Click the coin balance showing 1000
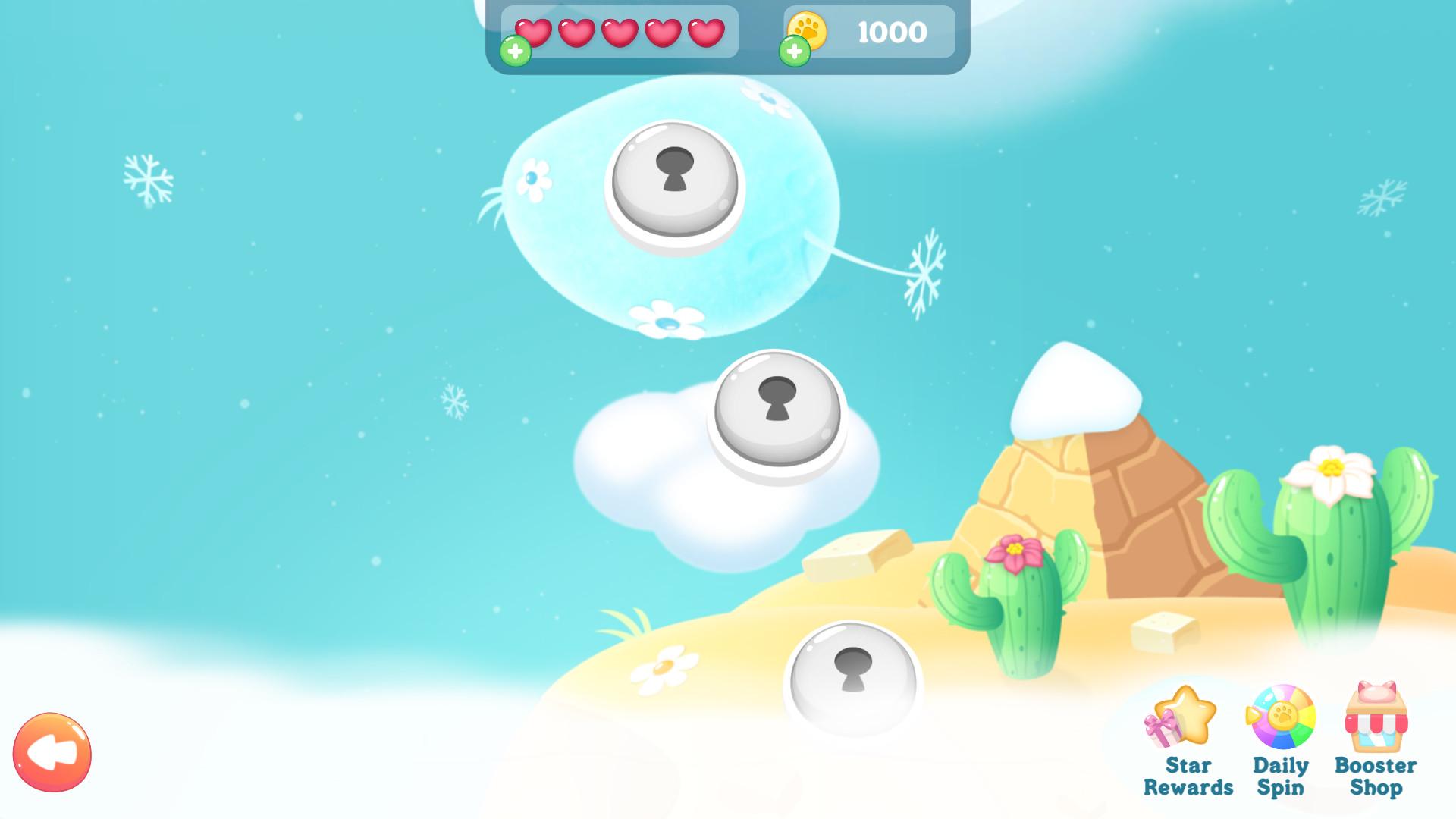The image size is (1456, 819). (x=890, y=32)
